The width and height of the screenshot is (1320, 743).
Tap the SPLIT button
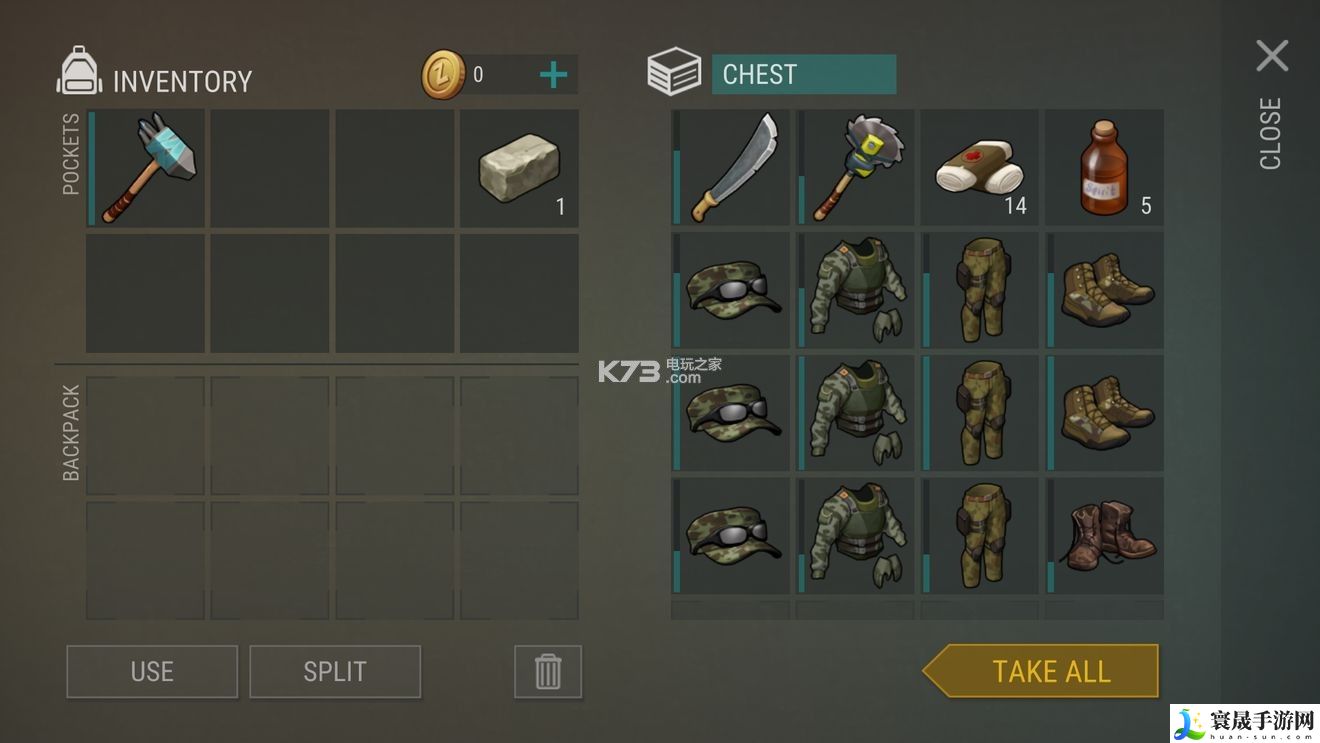[335, 671]
